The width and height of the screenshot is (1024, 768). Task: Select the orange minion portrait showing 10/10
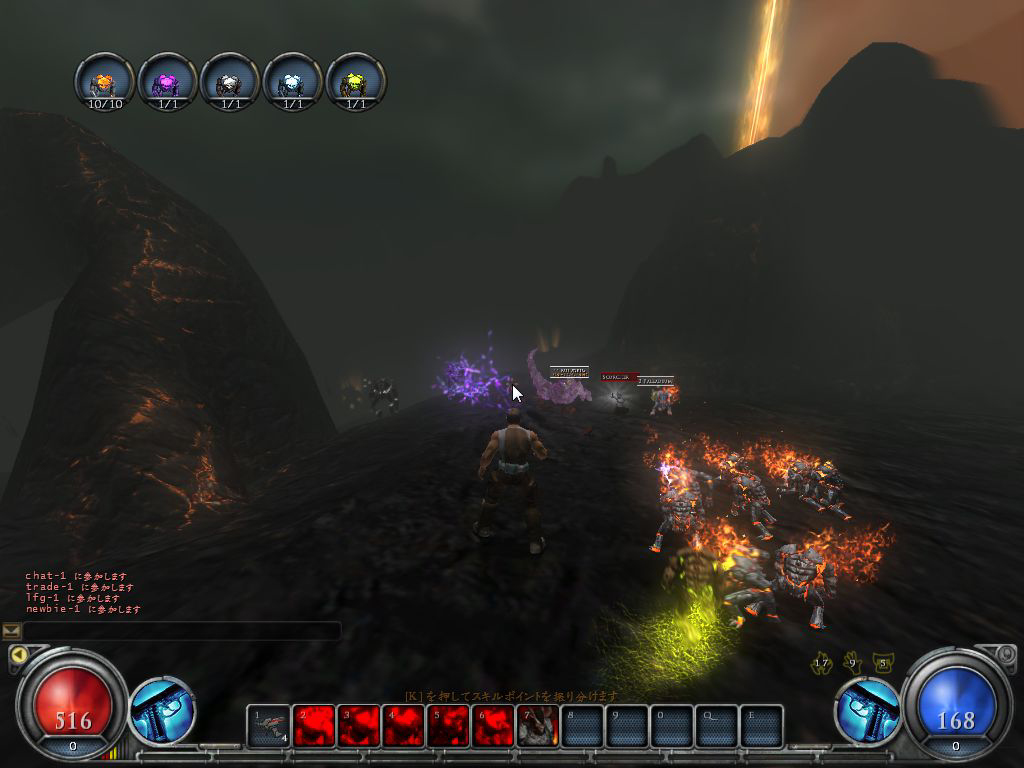tap(104, 82)
